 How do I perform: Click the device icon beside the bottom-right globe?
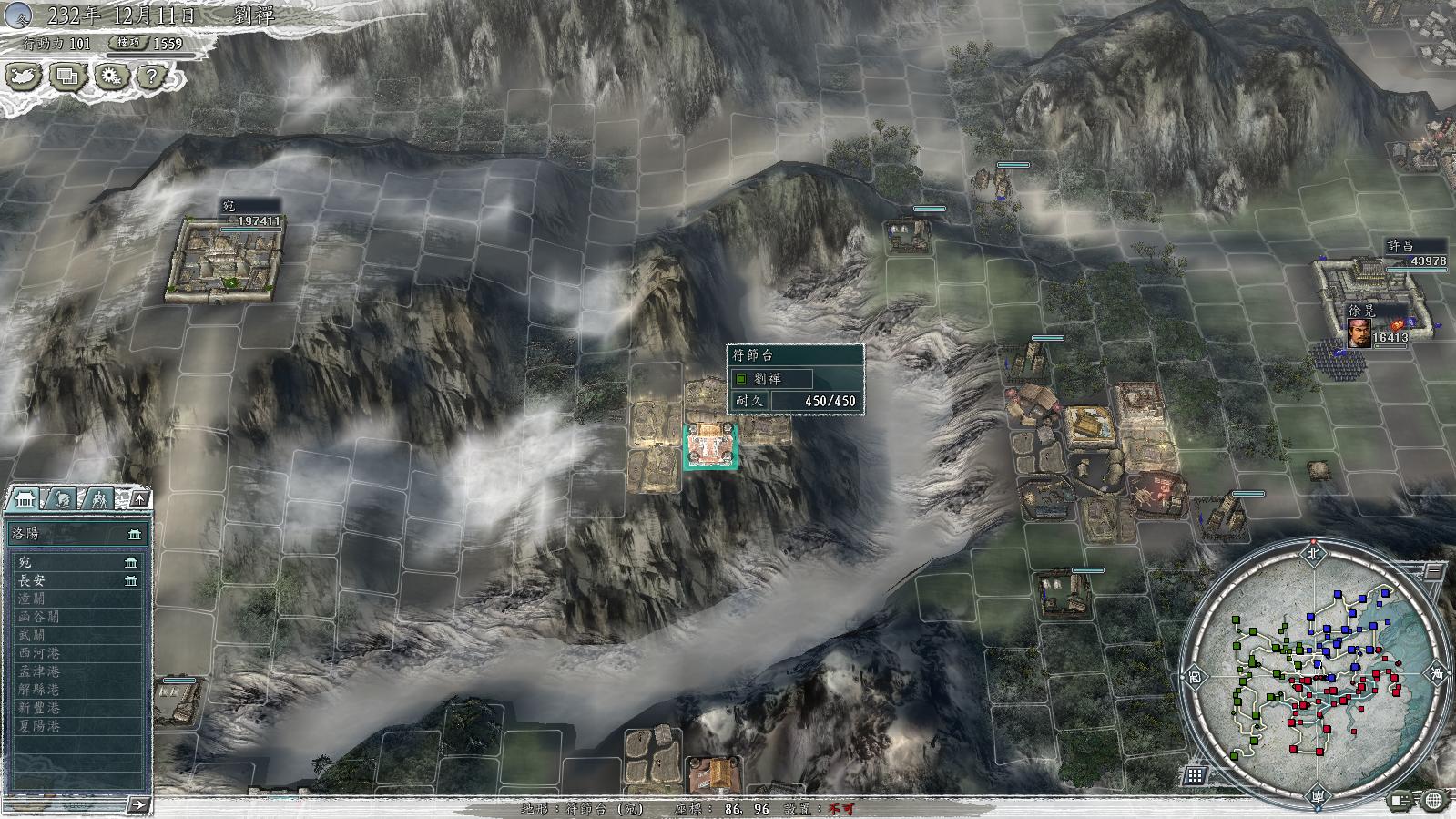click(x=1400, y=801)
